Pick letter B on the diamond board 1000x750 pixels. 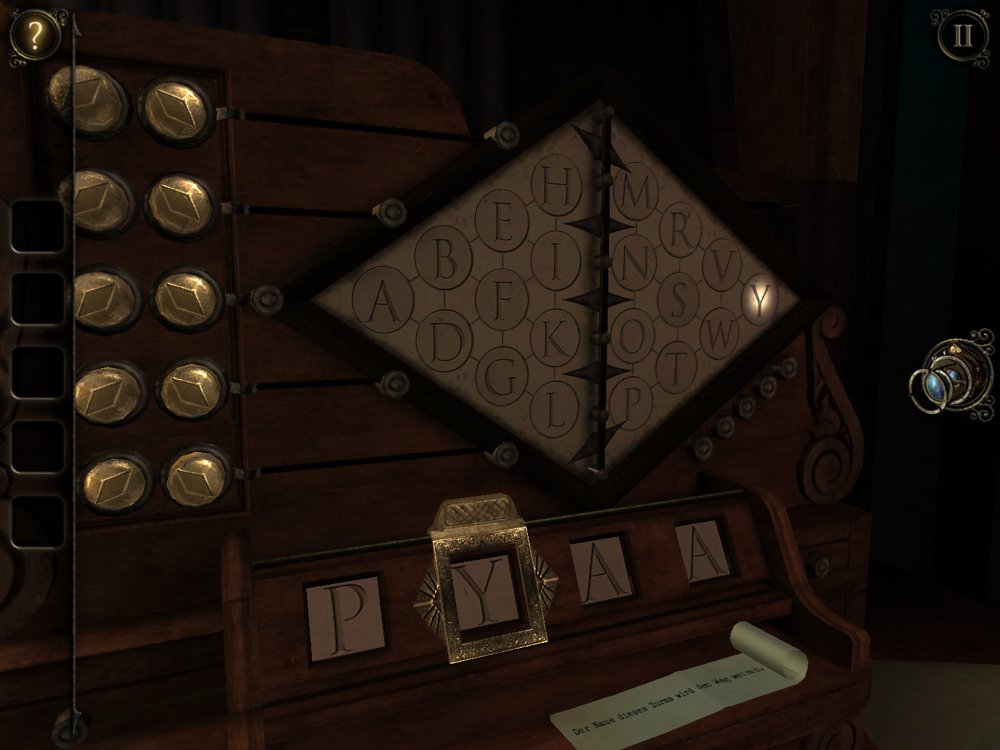[448, 265]
